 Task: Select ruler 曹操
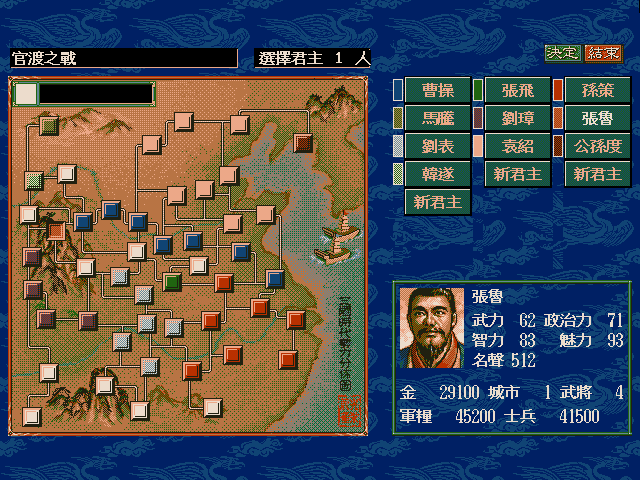coord(436,91)
